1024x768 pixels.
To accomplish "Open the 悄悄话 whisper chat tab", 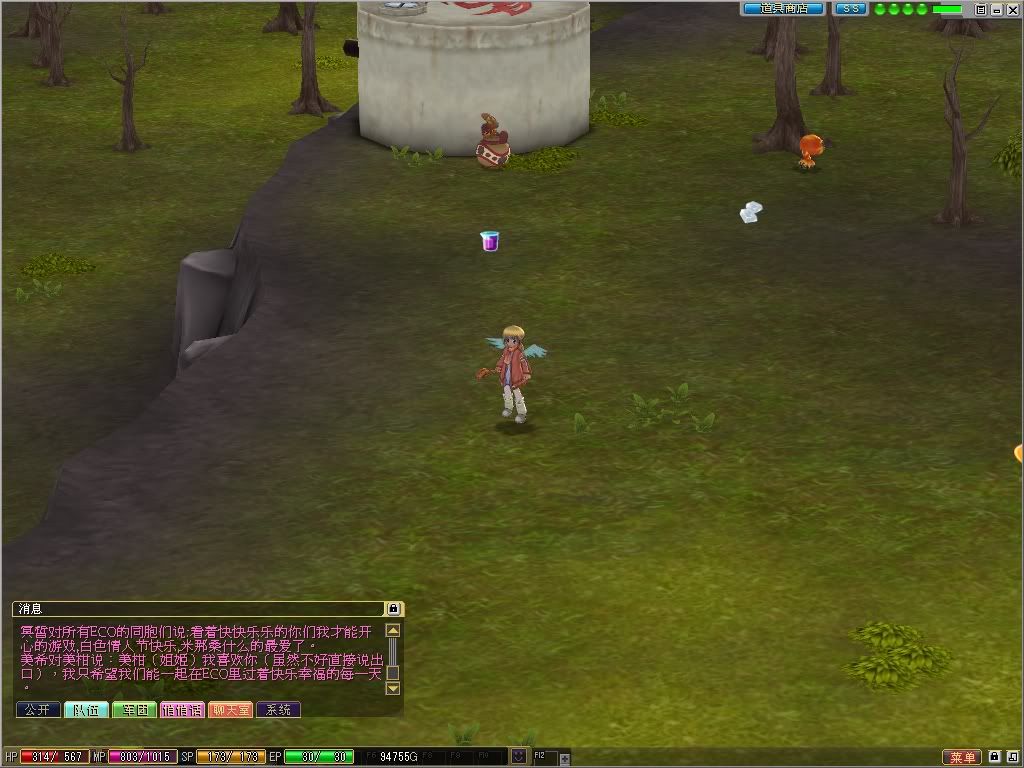I will [182, 710].
